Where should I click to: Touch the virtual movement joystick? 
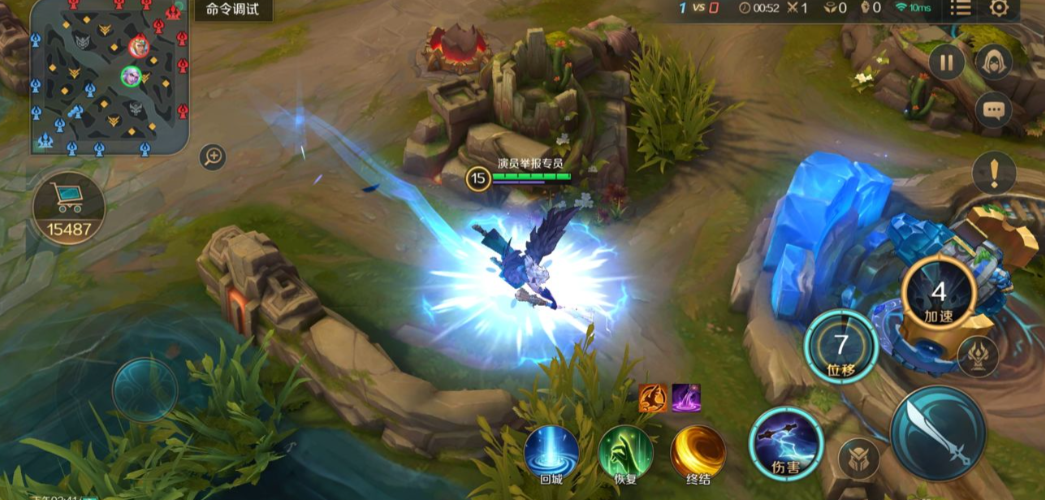(x=145, y=389)
